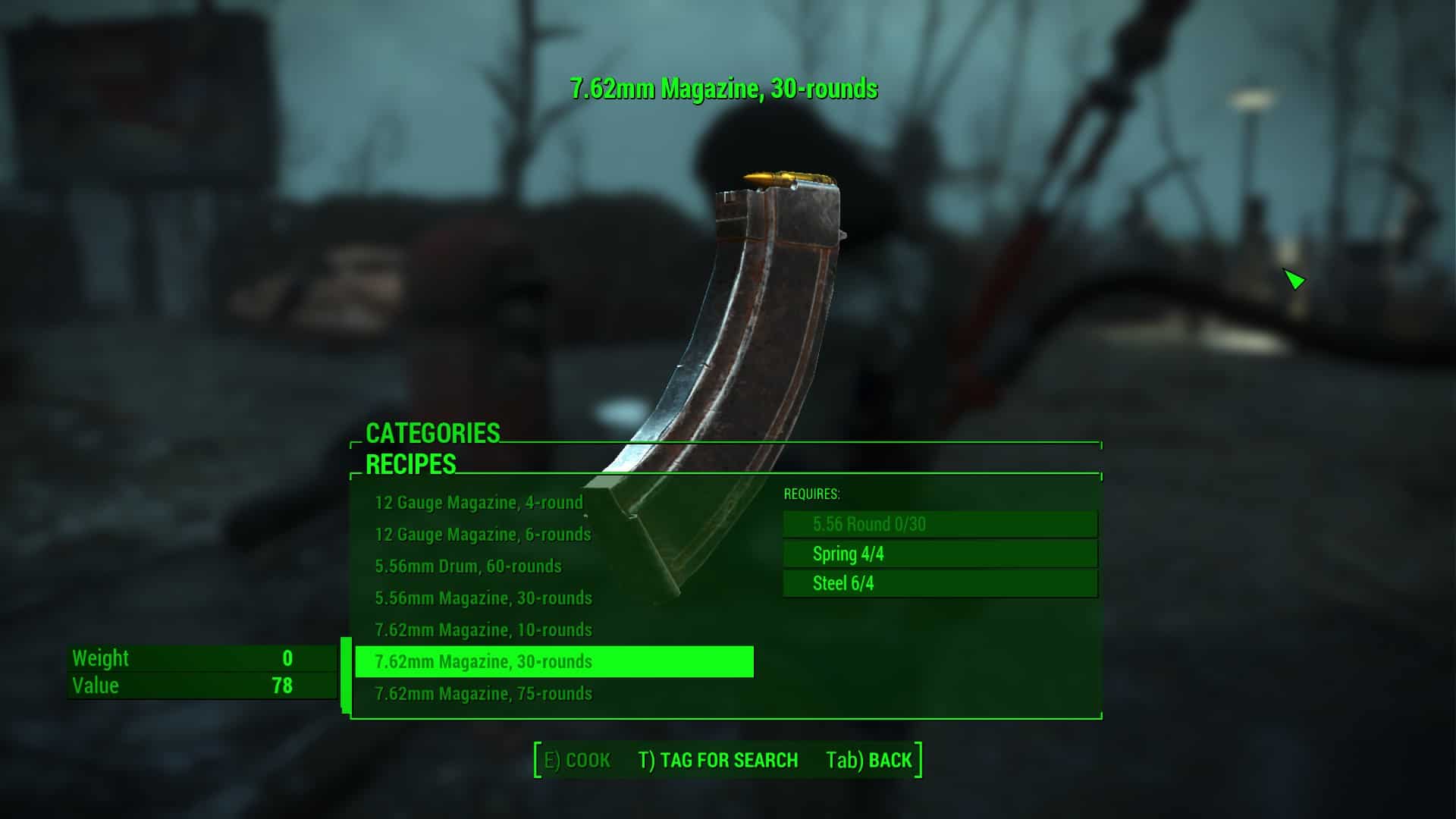Cook the selected magazine recipe
Screen dimensions: 1456x819
578,761
